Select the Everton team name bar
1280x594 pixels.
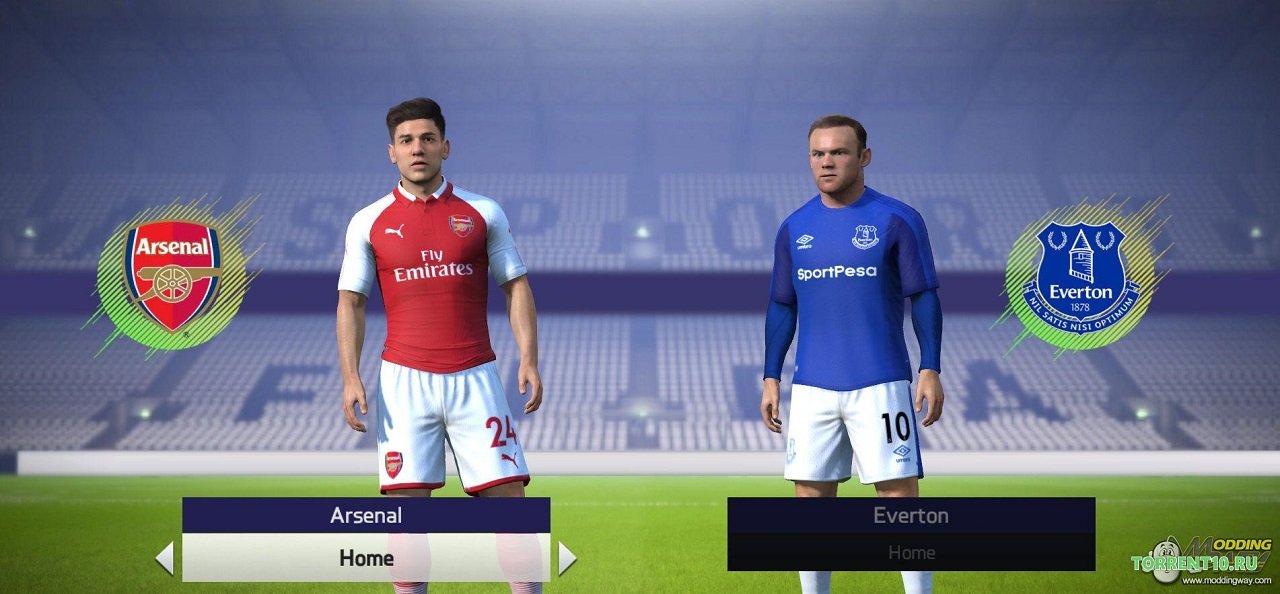pos(911,516)
